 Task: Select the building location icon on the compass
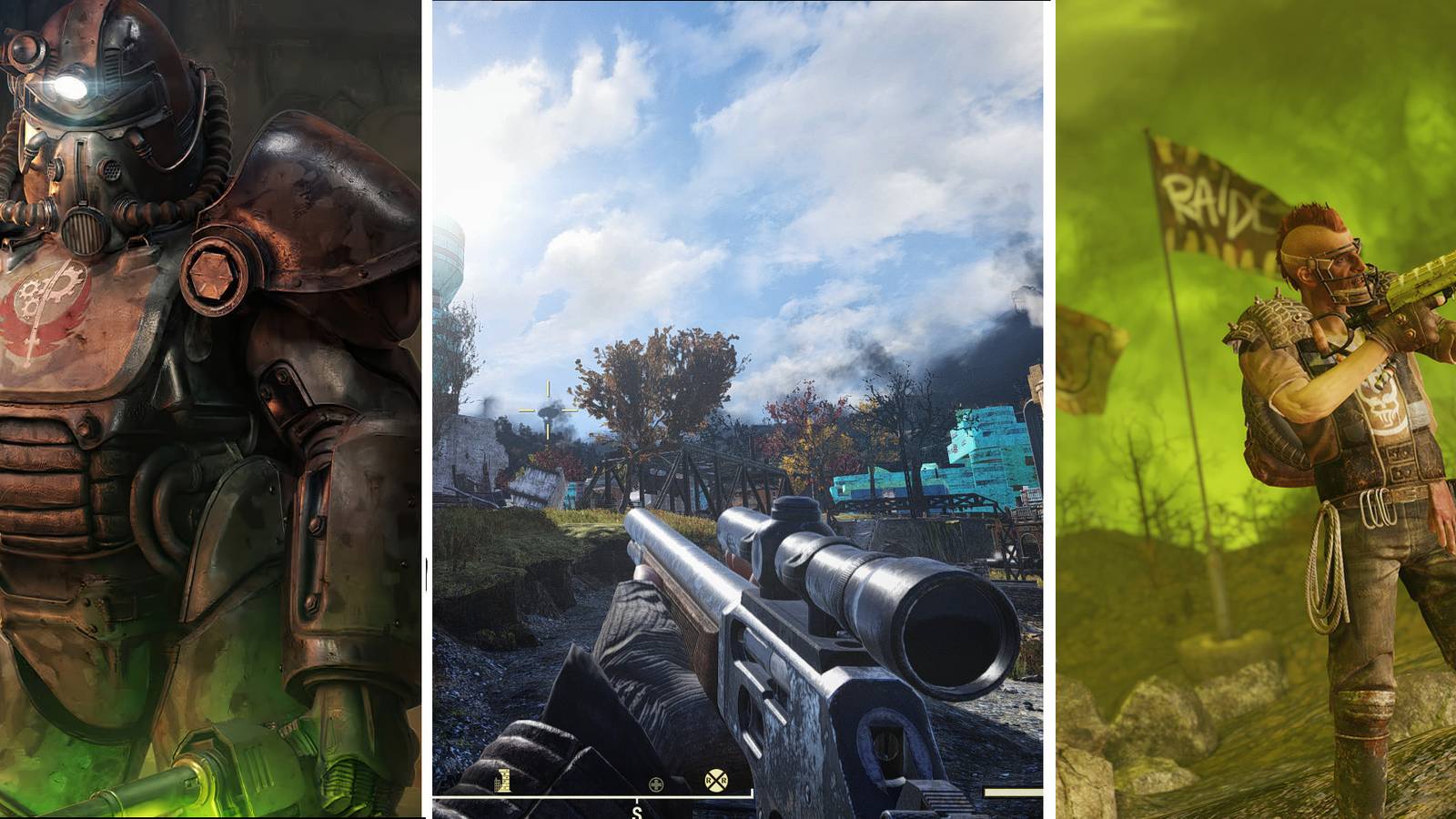(x=503, y=781)
